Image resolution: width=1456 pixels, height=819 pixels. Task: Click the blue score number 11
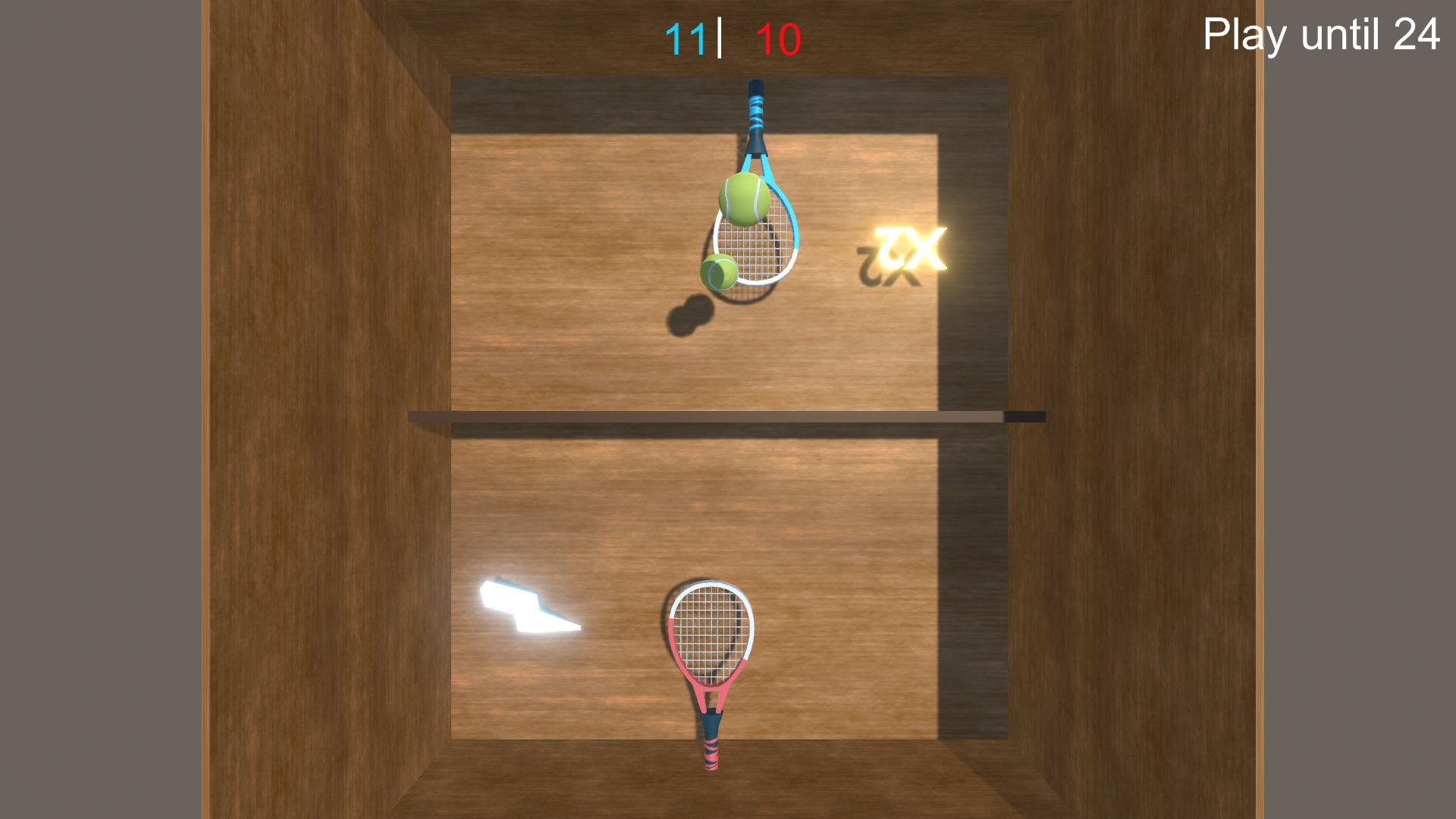click(x=685, y=36)
